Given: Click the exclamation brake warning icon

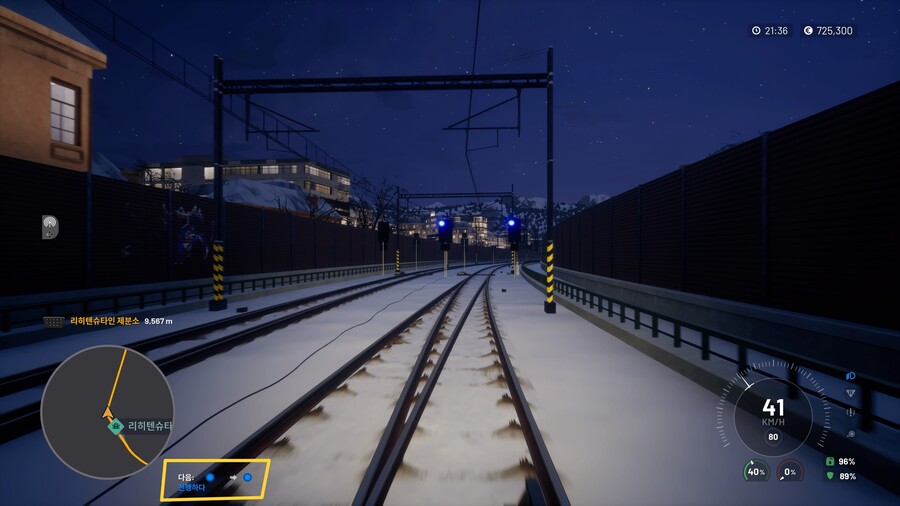Looking at the screenshot, I should point(851,412).
